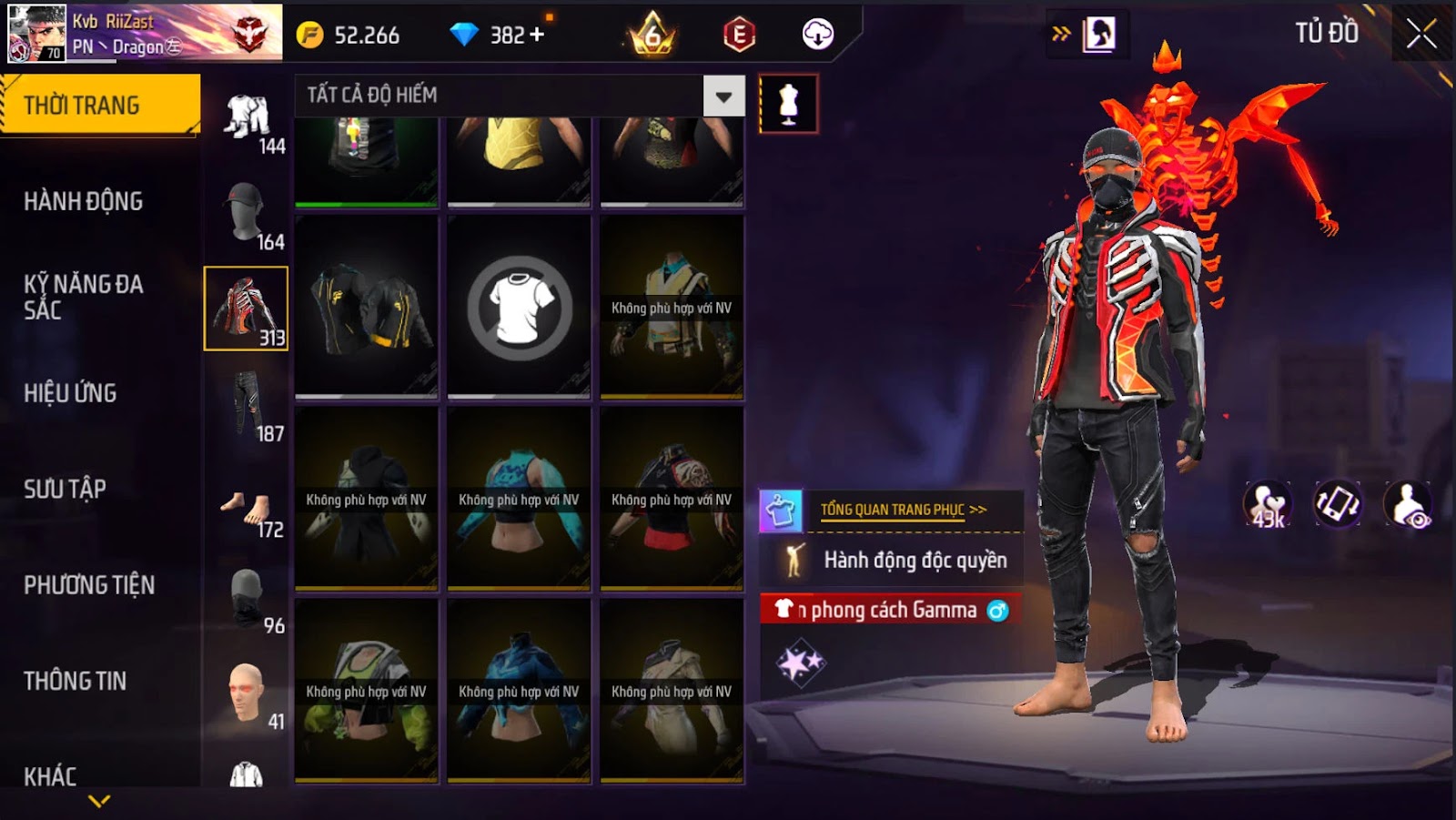The image size is (1456, 820).
Task: Close the wardrobe screen
Action: click(x=1421, y=35)
